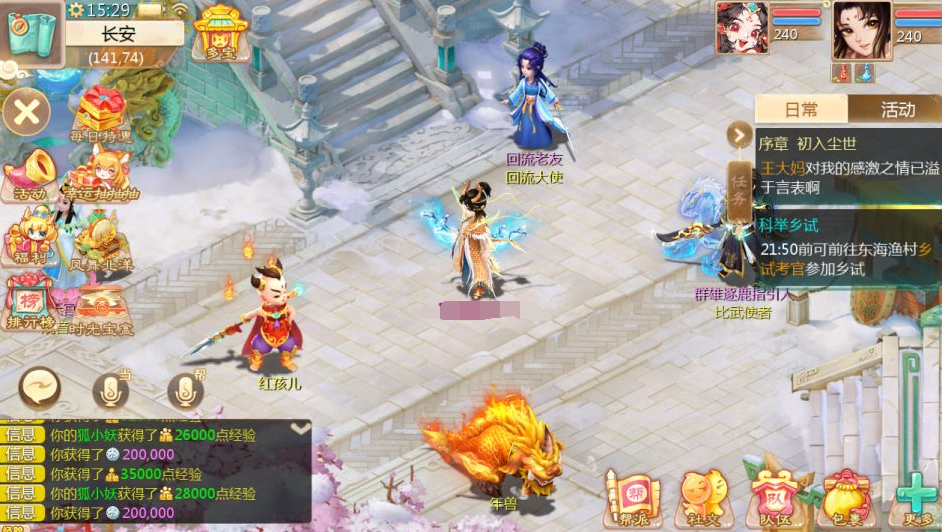Open the 多宝 shop

(x=221, y=33)
